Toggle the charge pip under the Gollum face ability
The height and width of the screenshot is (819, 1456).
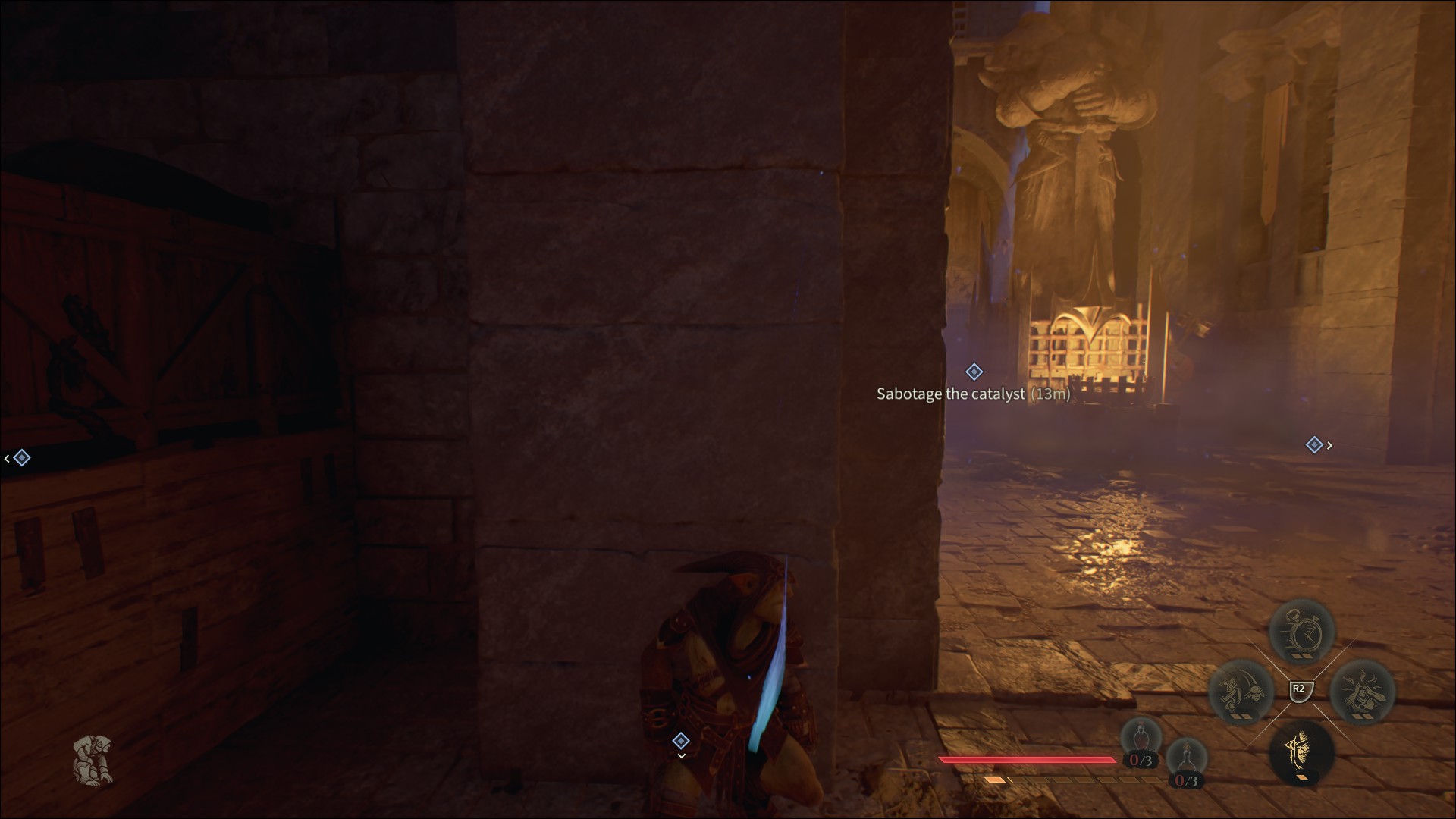click(x=1303, y=777)
